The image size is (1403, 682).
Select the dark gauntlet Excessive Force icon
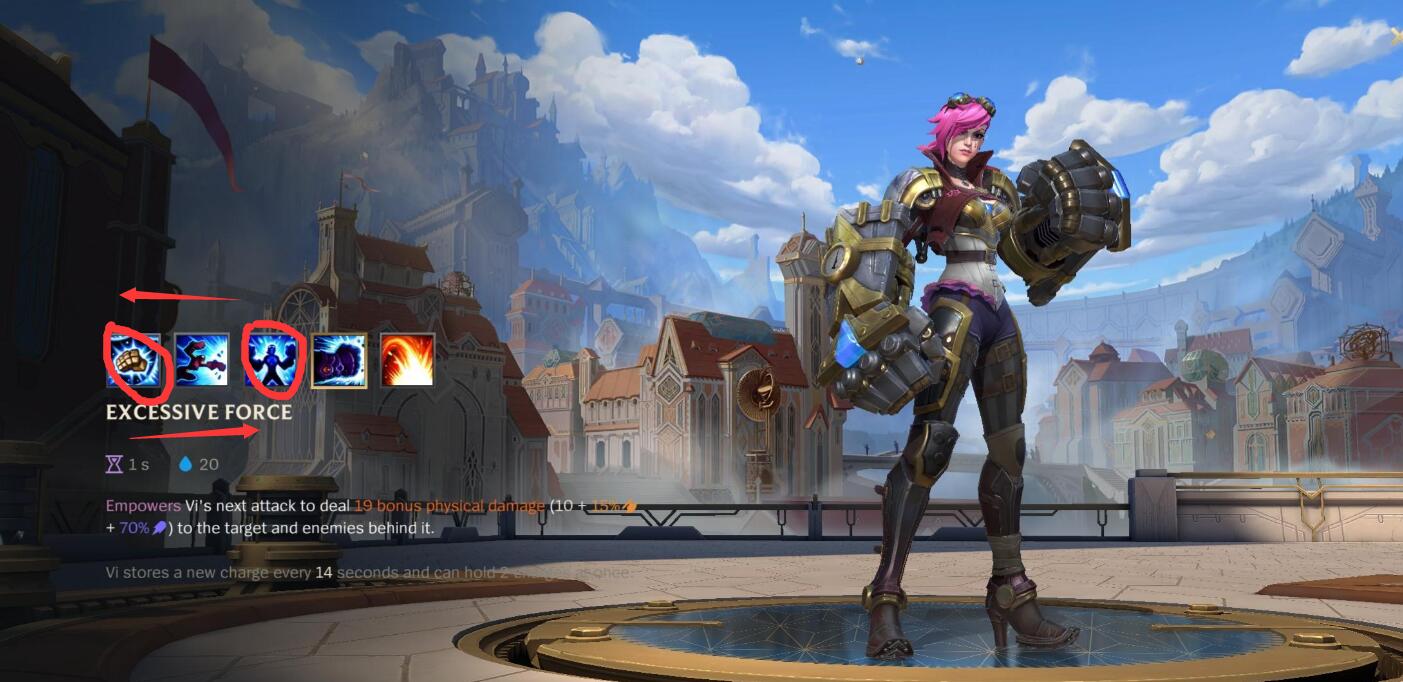click(x=339, y=360)
